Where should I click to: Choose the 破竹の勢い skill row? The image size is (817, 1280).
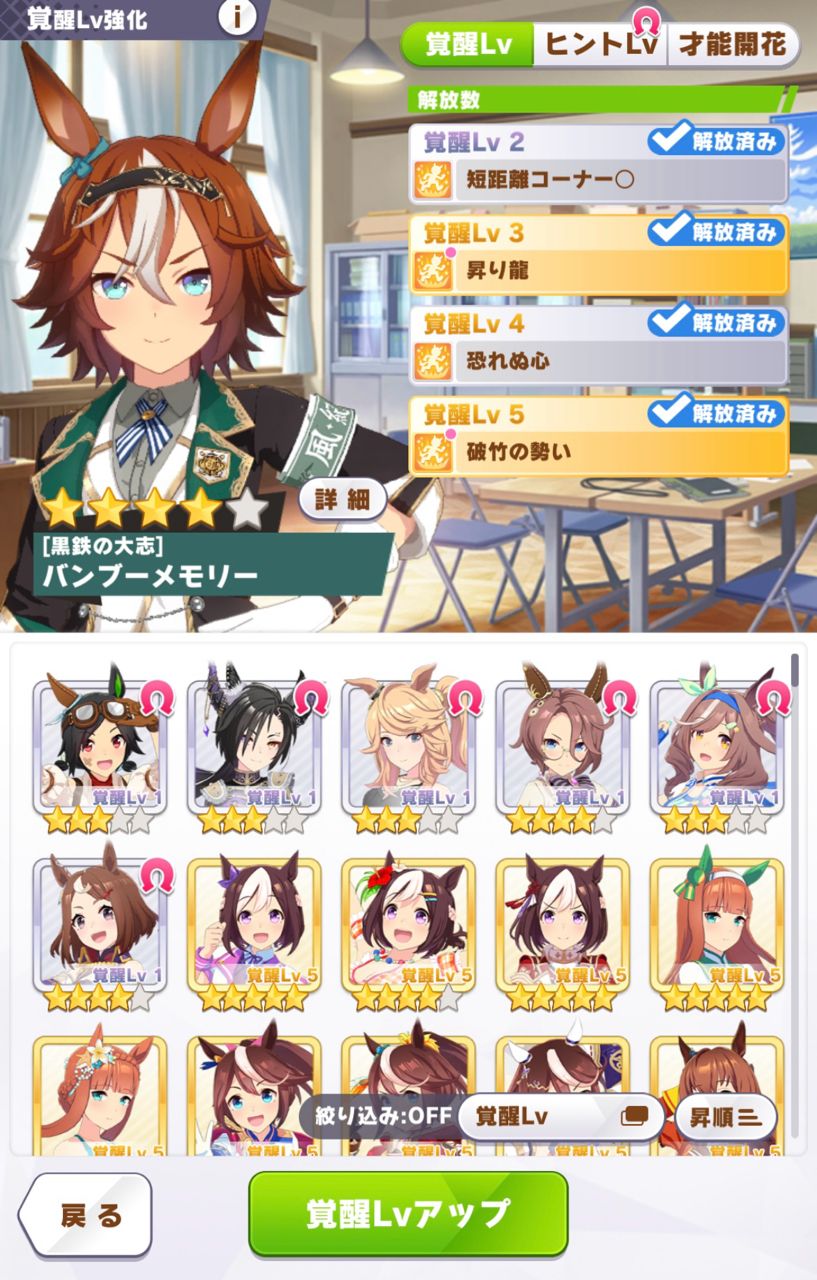click(x=598, y=451)
